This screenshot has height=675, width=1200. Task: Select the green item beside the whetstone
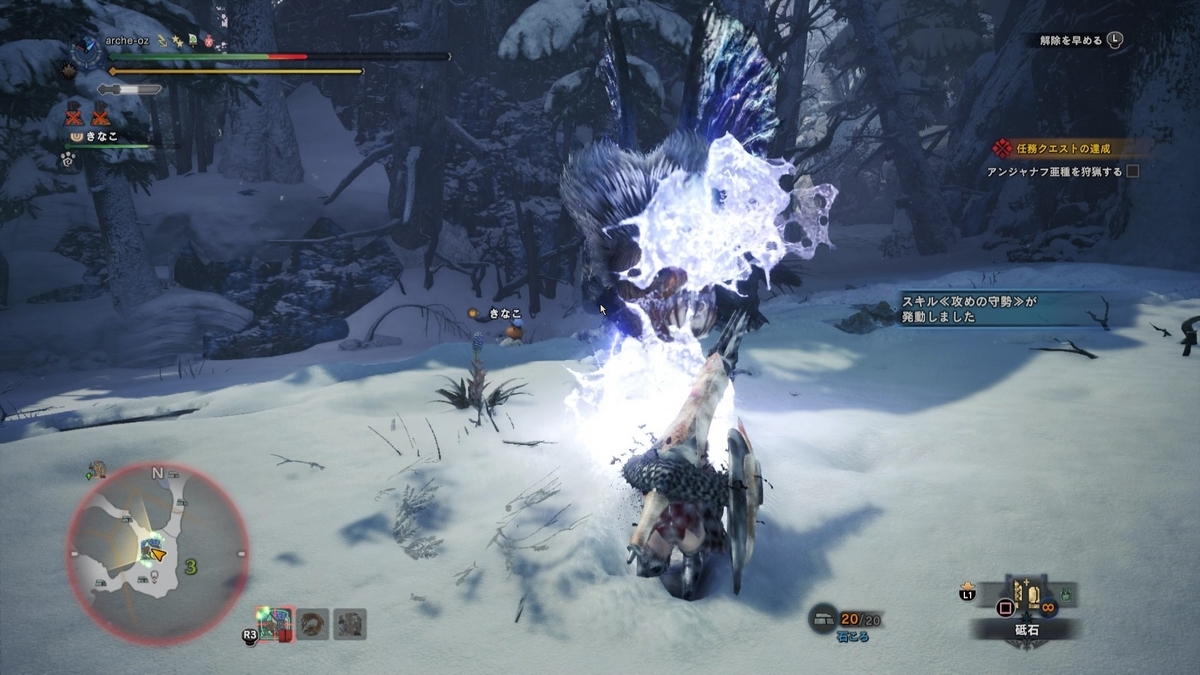tap(1067, 596)
